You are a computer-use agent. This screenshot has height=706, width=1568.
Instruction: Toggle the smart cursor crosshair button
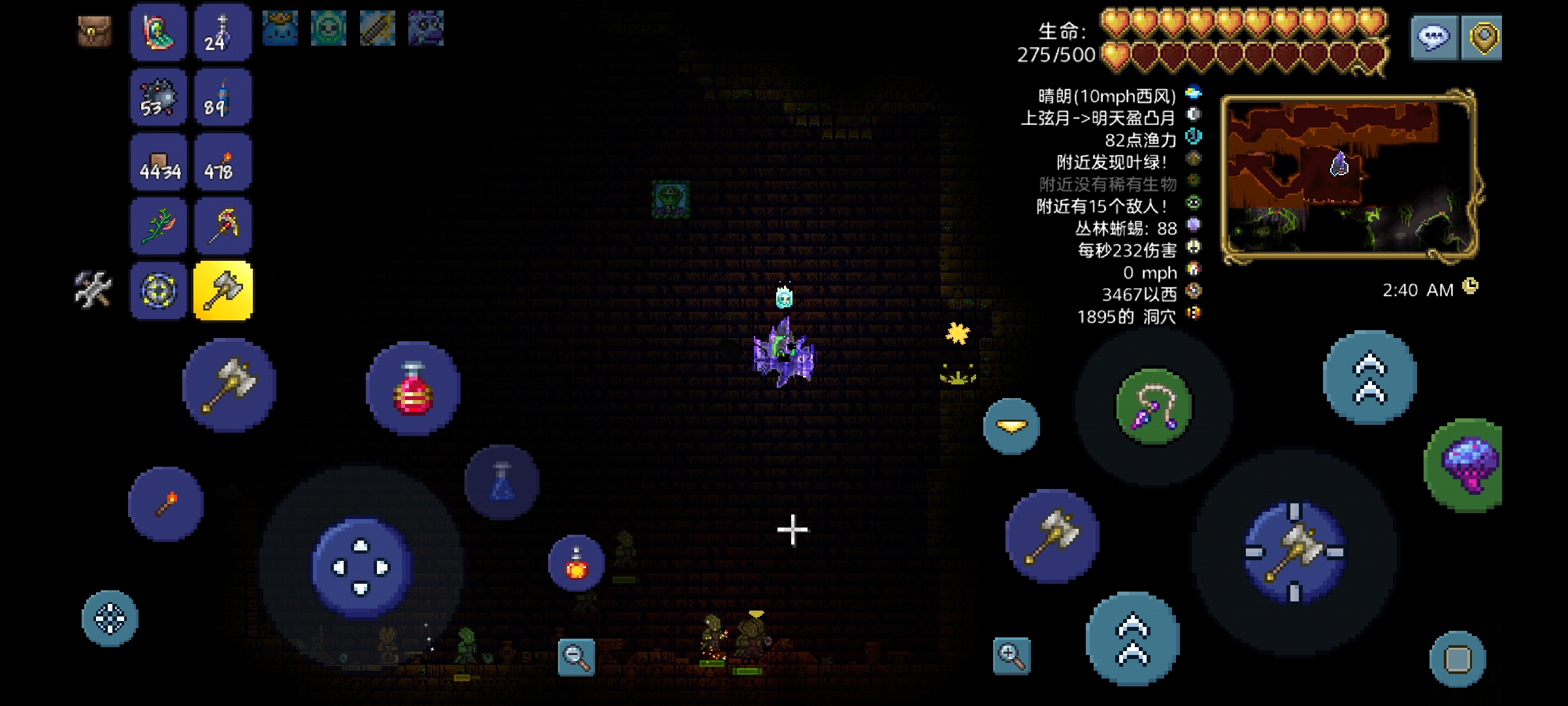pyautogui.click(x=110, y=618)
